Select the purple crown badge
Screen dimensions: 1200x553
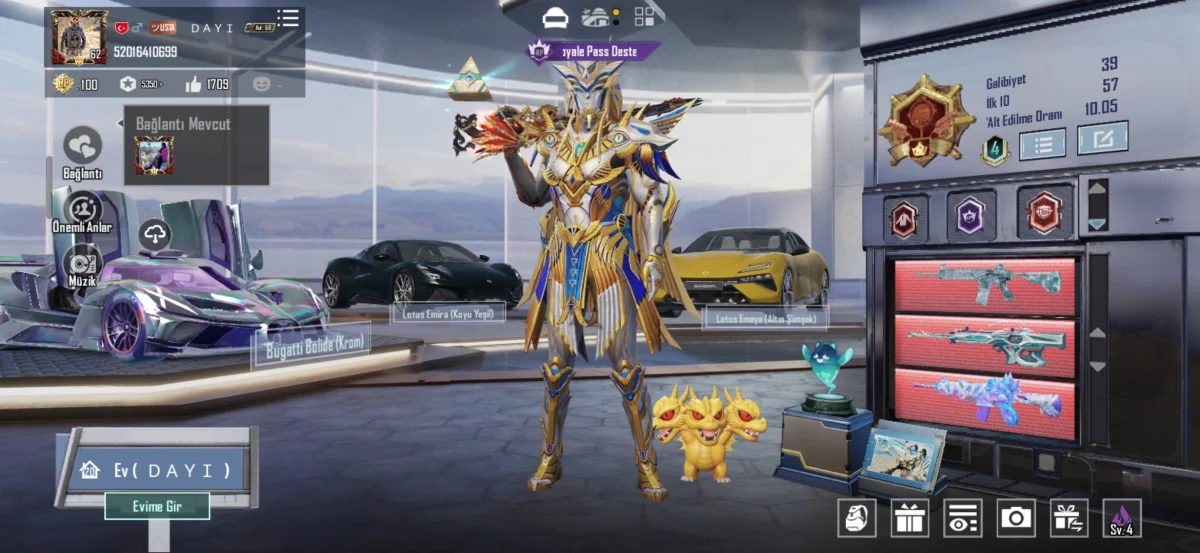970,215
